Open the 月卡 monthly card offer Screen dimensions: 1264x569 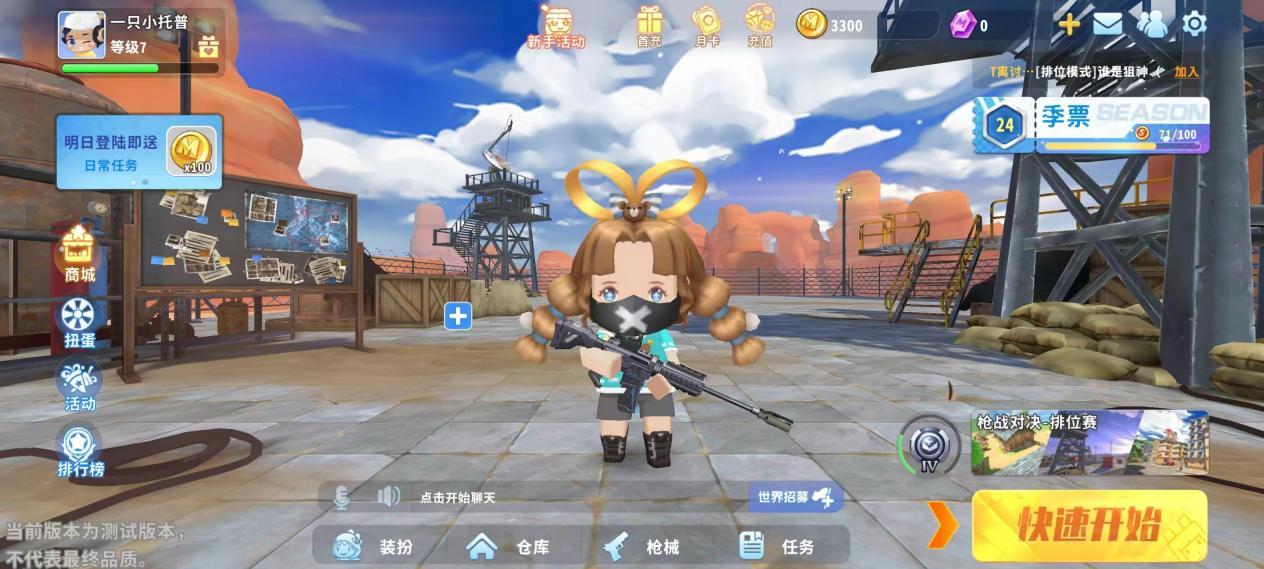pos(707,26)
